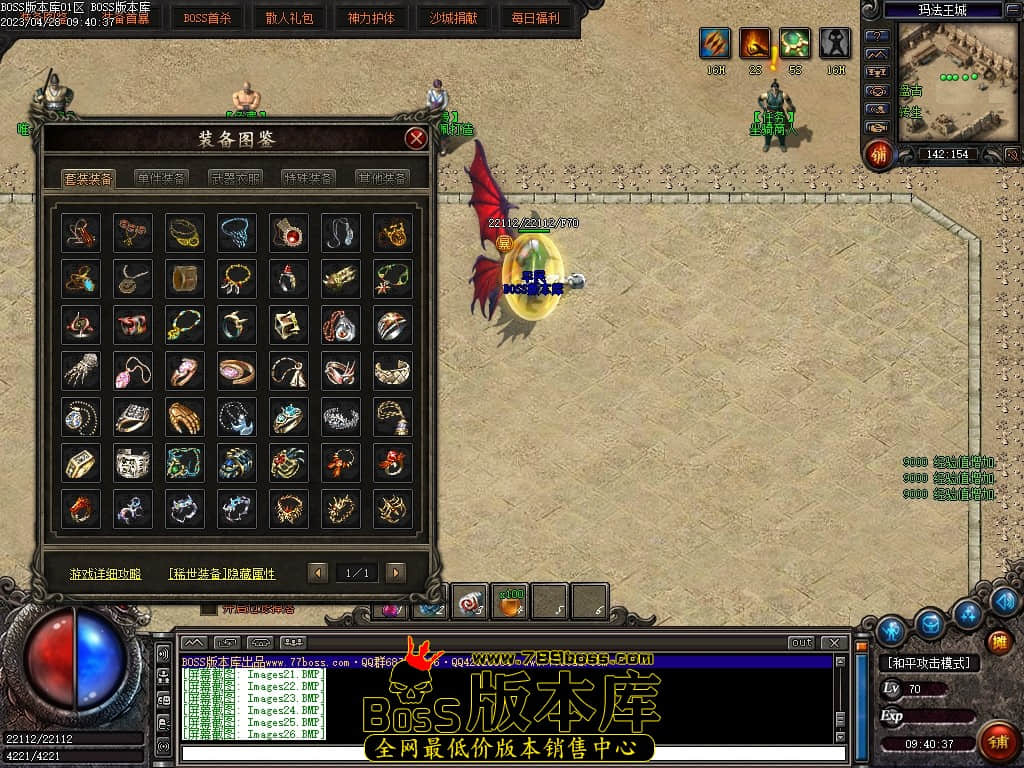This screenshot has height=768, width=1024.
Task: Open the 武器衣服 tab
Action: pos(235,178)
